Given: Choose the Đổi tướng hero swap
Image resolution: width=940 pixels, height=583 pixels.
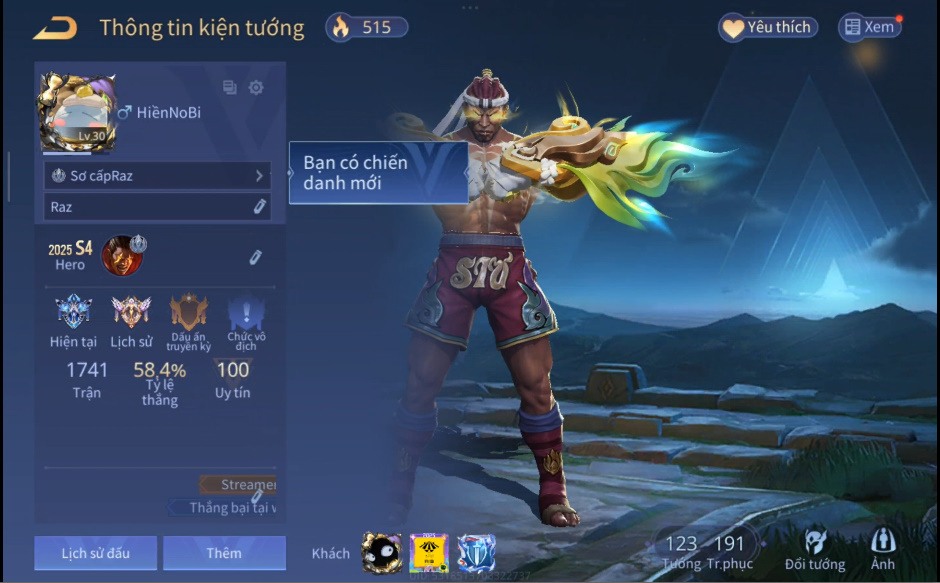Looking at the screenshot, I should click(815, 551).
